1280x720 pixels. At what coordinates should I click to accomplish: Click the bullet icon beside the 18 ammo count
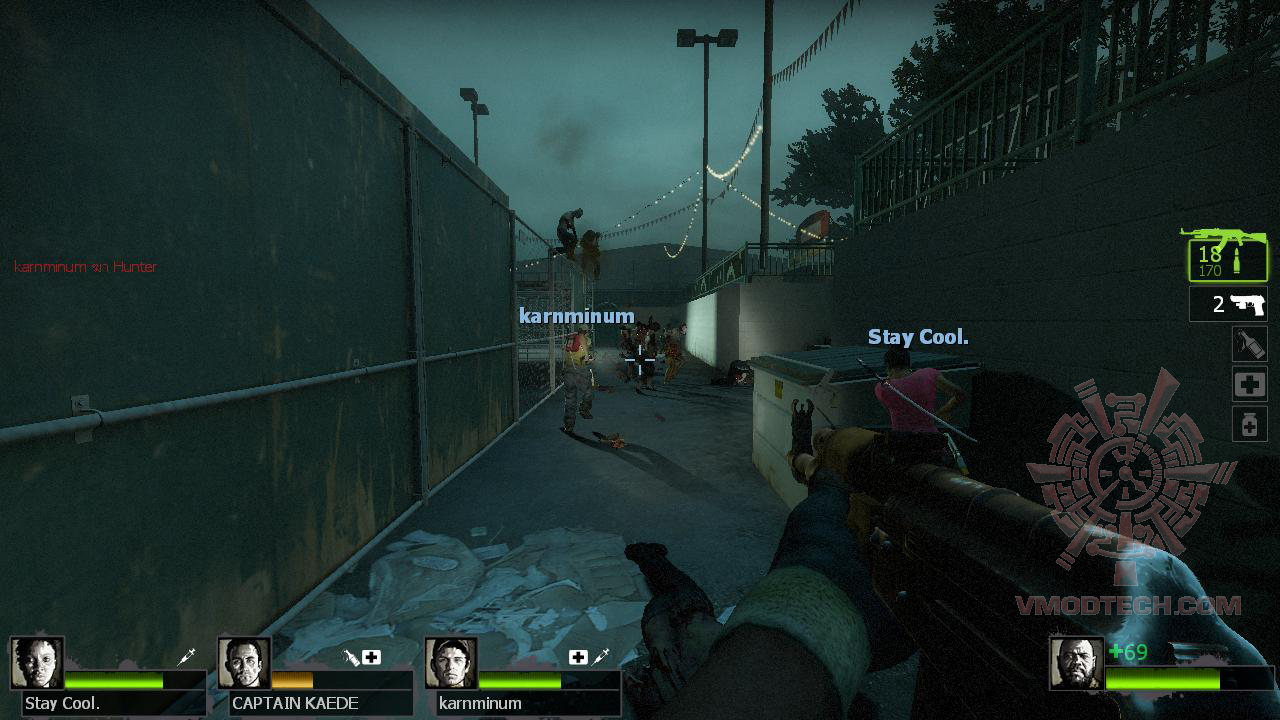[x=1237, y=259]
